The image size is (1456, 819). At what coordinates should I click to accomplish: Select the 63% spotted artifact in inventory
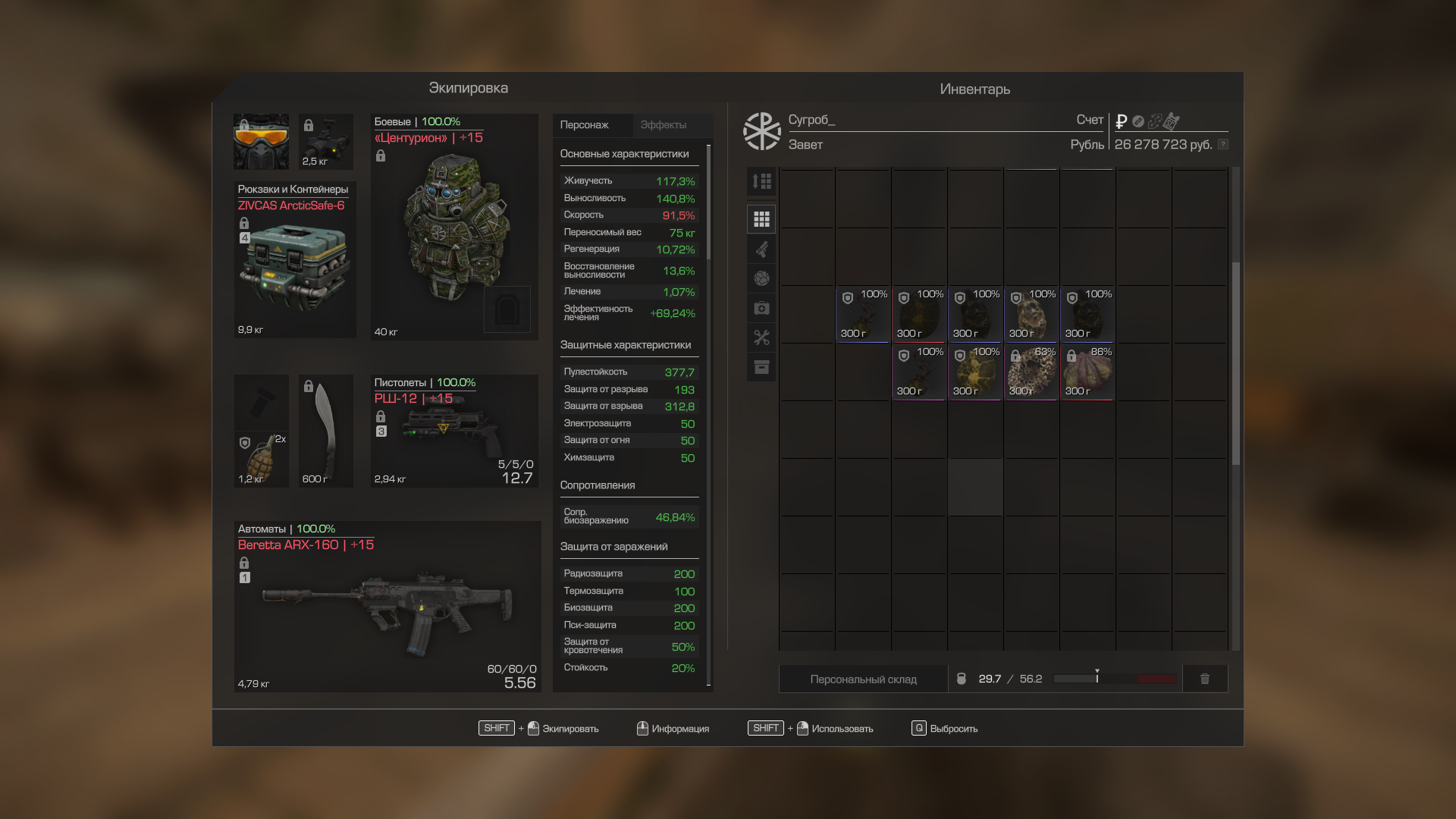pyautogui.click(x=1031, y=372)
